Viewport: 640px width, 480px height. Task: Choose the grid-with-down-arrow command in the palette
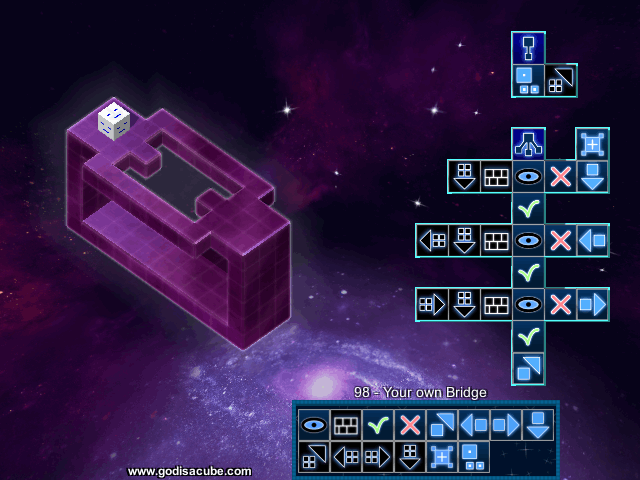410,457
